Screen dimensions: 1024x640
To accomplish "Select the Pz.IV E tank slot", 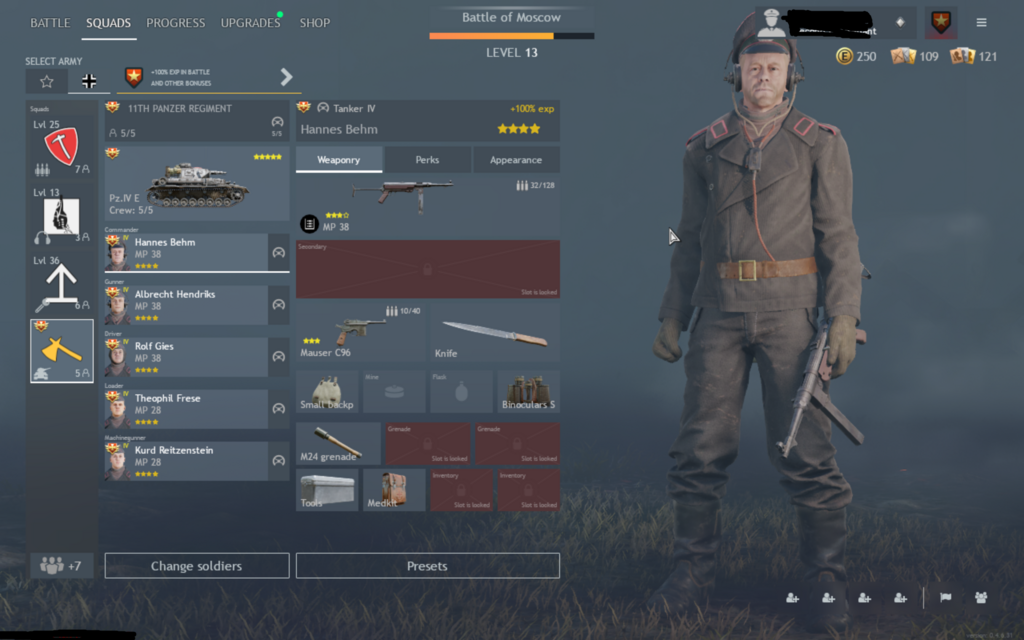I will (197, 185).
